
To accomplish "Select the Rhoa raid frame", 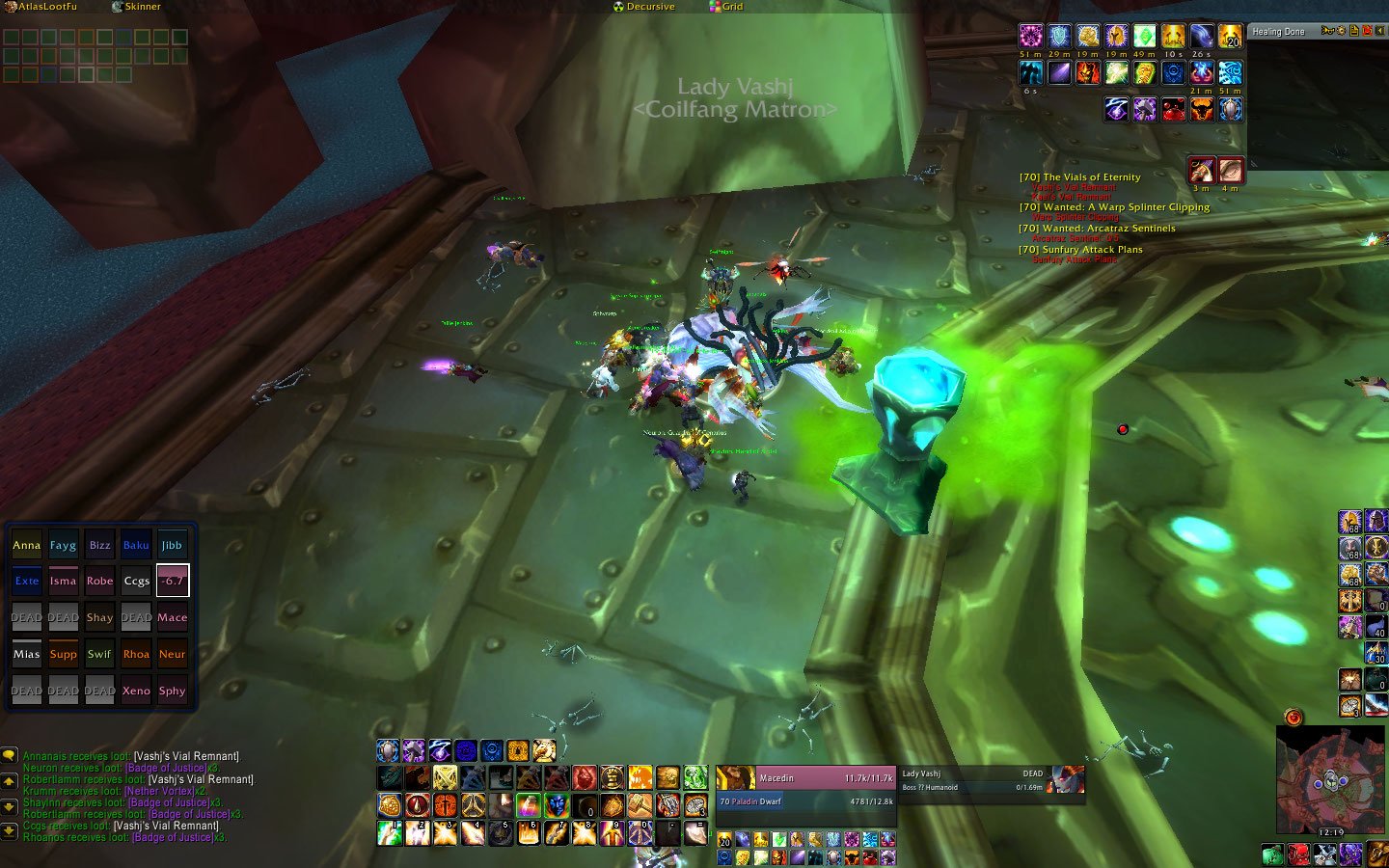I will pyautogui.click(x=136, y=655).
